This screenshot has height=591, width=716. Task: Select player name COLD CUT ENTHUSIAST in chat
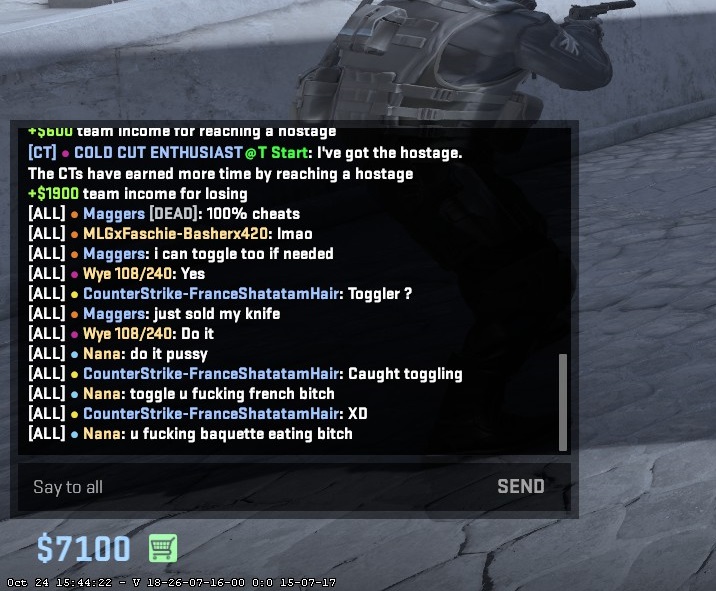(157, 153)
